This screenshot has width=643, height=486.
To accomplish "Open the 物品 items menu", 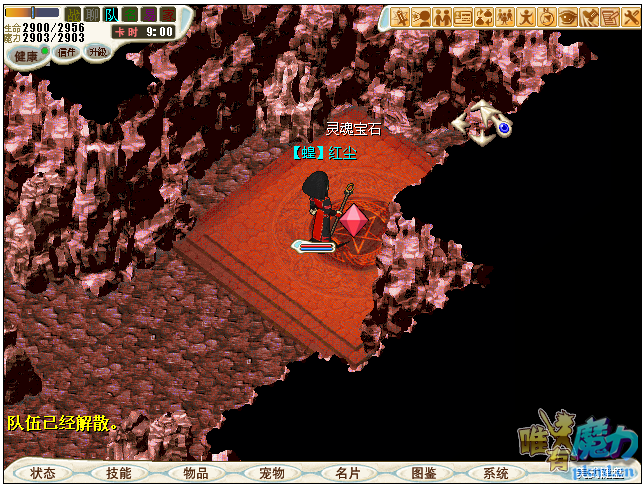I will pyautogui.click(x=196, y=473).
